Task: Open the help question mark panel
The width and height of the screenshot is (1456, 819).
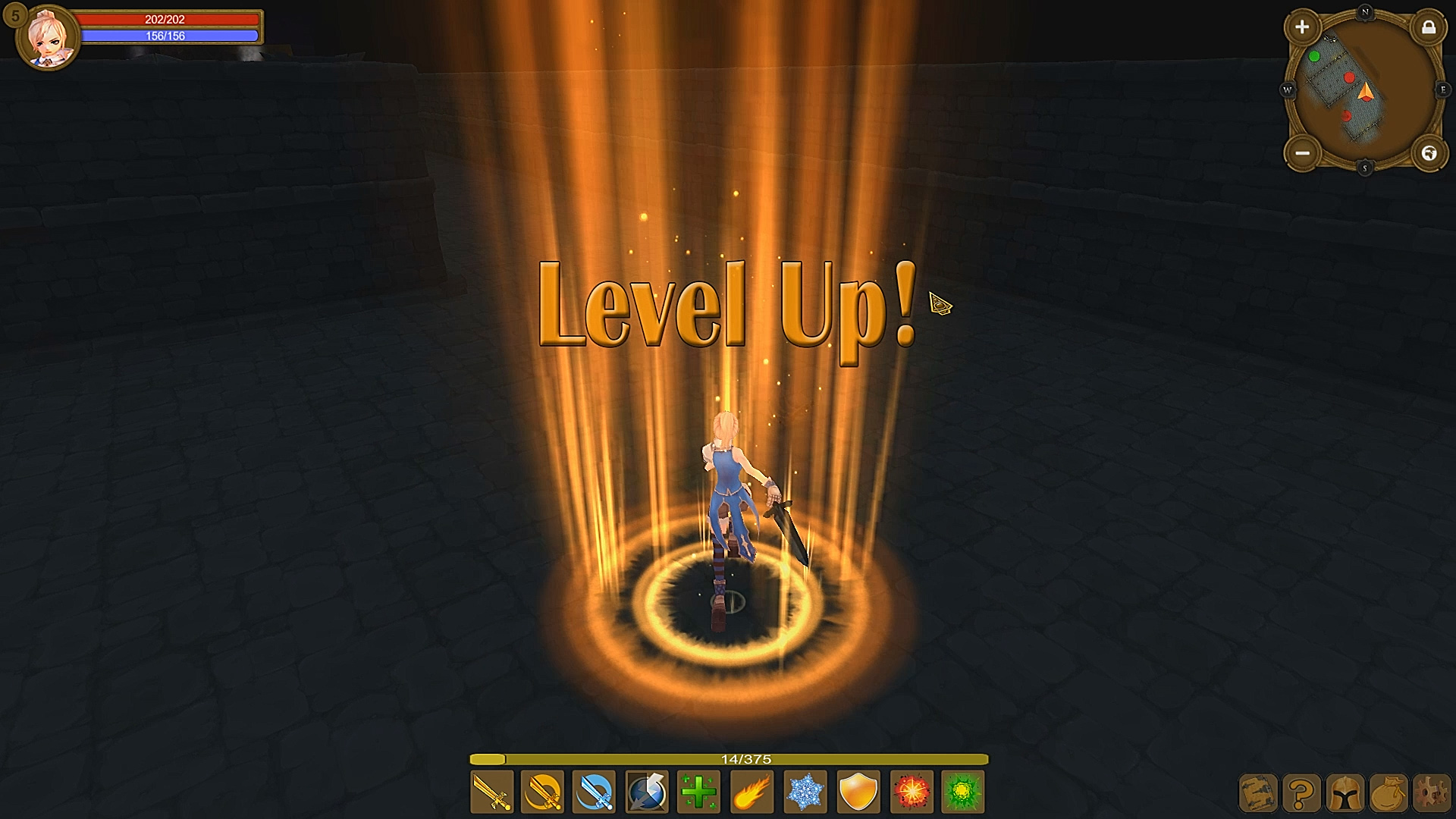Action: pyautogui.click(x=1301, y=794)
